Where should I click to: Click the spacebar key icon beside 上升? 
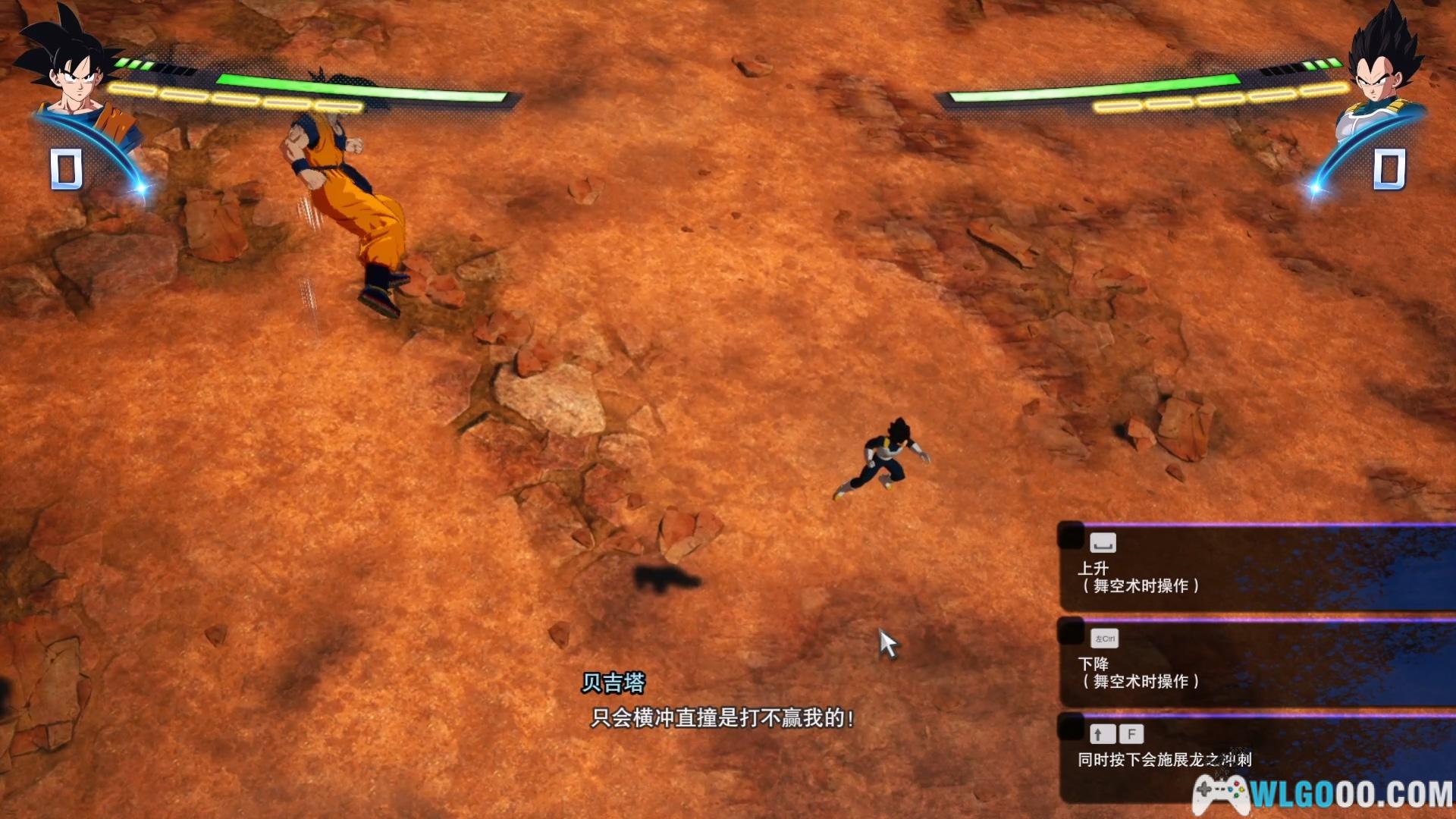tap(1103, 542)
